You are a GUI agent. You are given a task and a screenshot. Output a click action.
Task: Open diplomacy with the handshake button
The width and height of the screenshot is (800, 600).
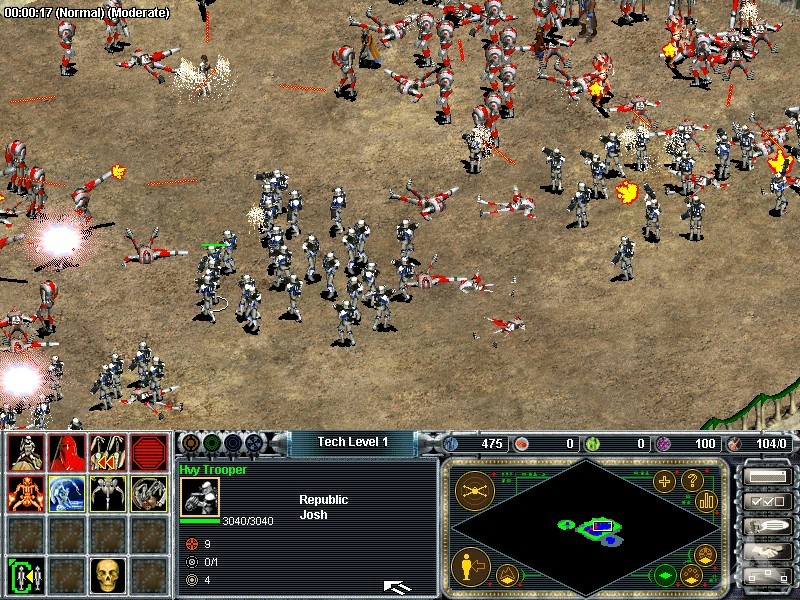click(x=765, y=551)
